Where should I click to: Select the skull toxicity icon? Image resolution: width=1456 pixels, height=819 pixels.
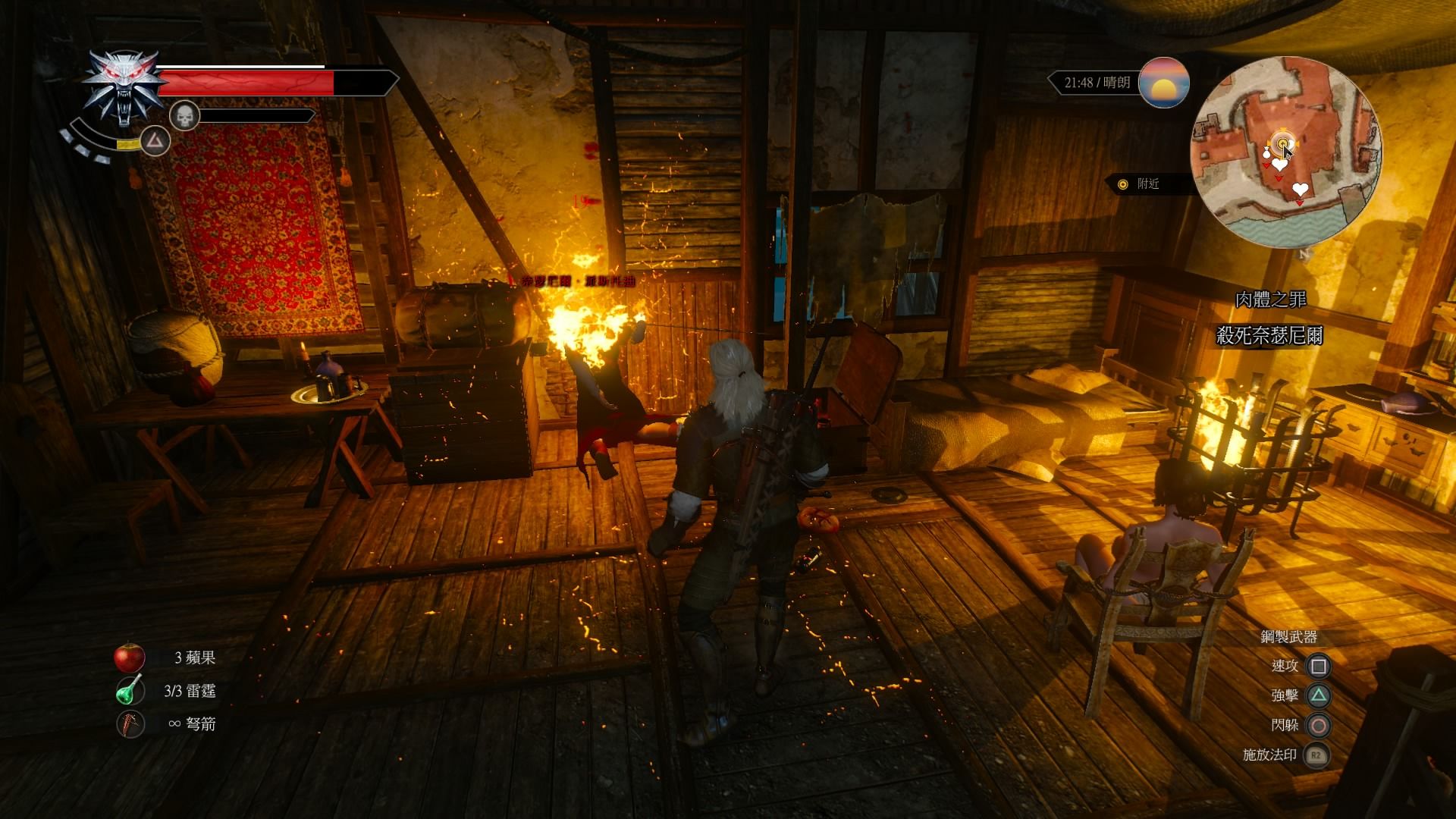coord(184,116)
